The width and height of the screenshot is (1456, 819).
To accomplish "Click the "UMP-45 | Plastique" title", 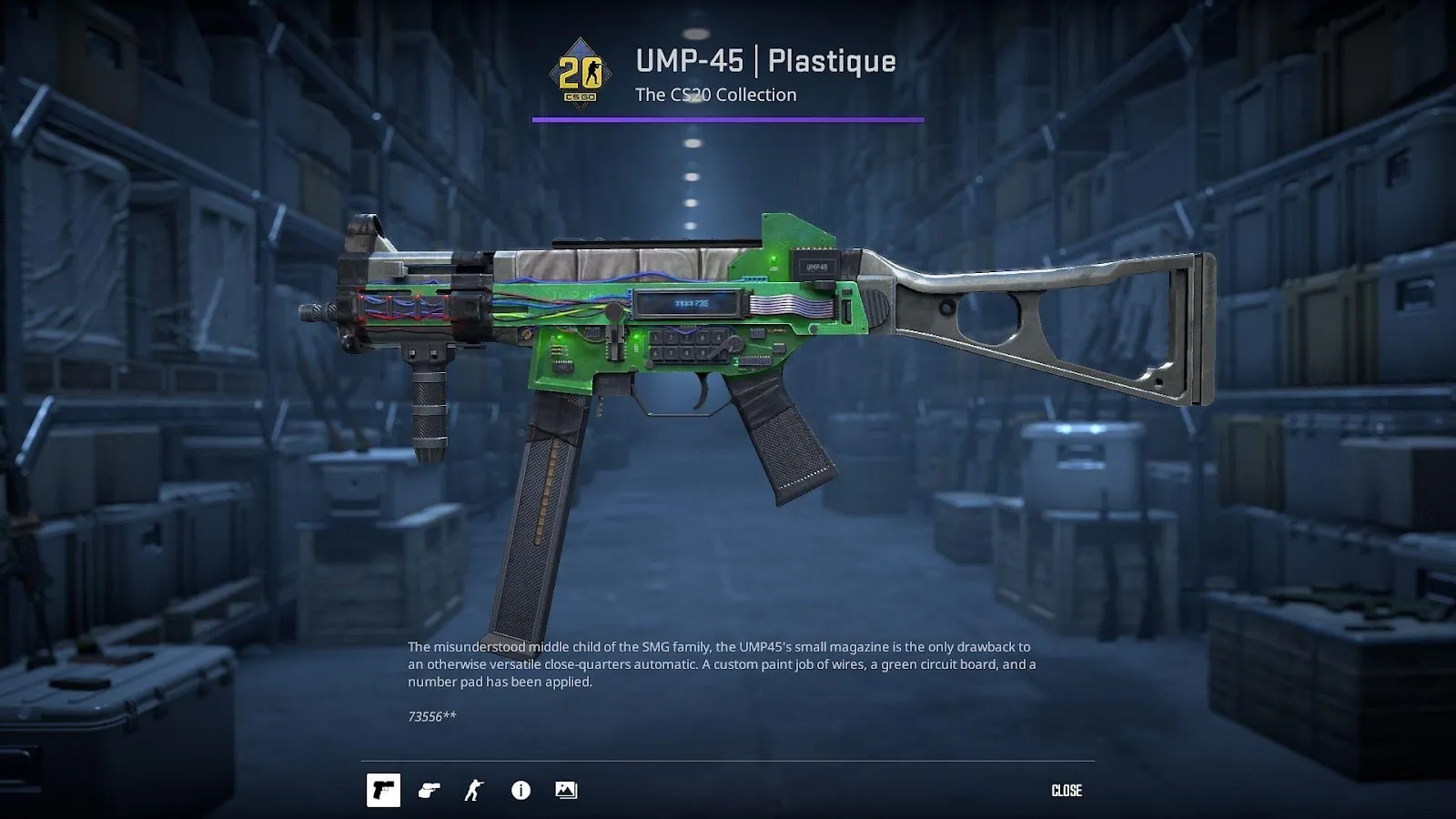I will tap(764, 62).
